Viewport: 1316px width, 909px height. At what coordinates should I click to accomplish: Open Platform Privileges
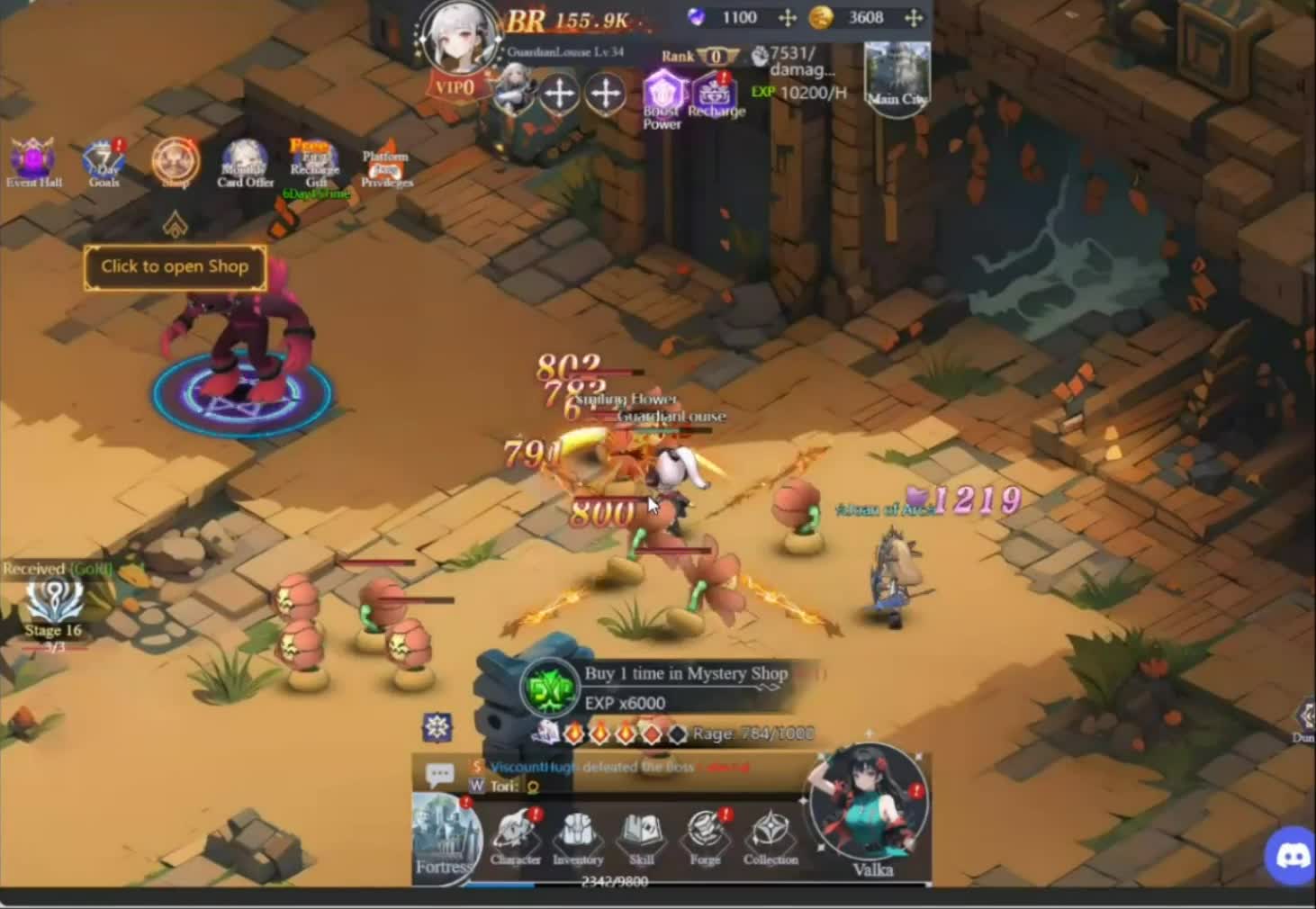385,164
